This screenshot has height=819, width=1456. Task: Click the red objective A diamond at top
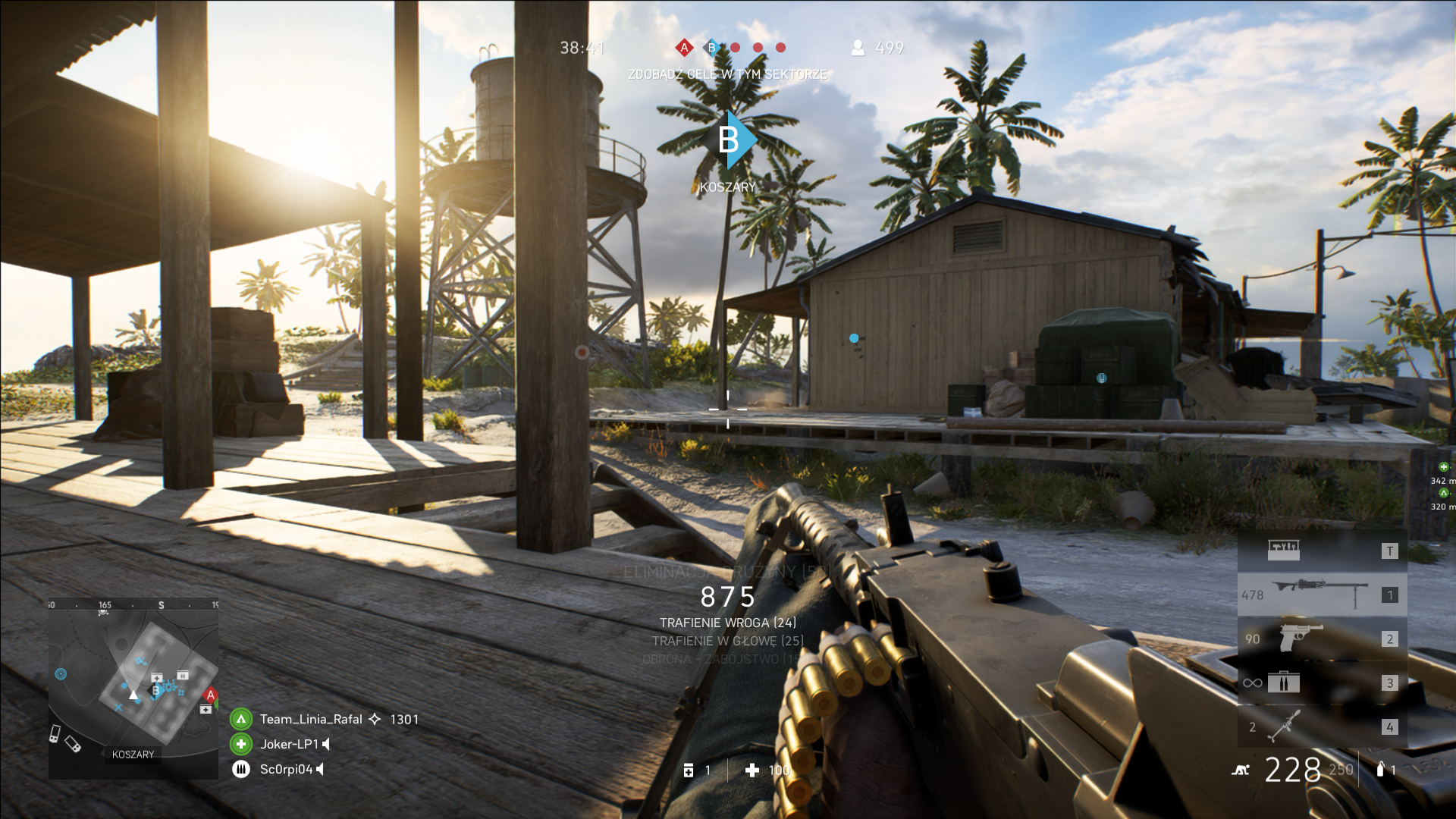684,48
